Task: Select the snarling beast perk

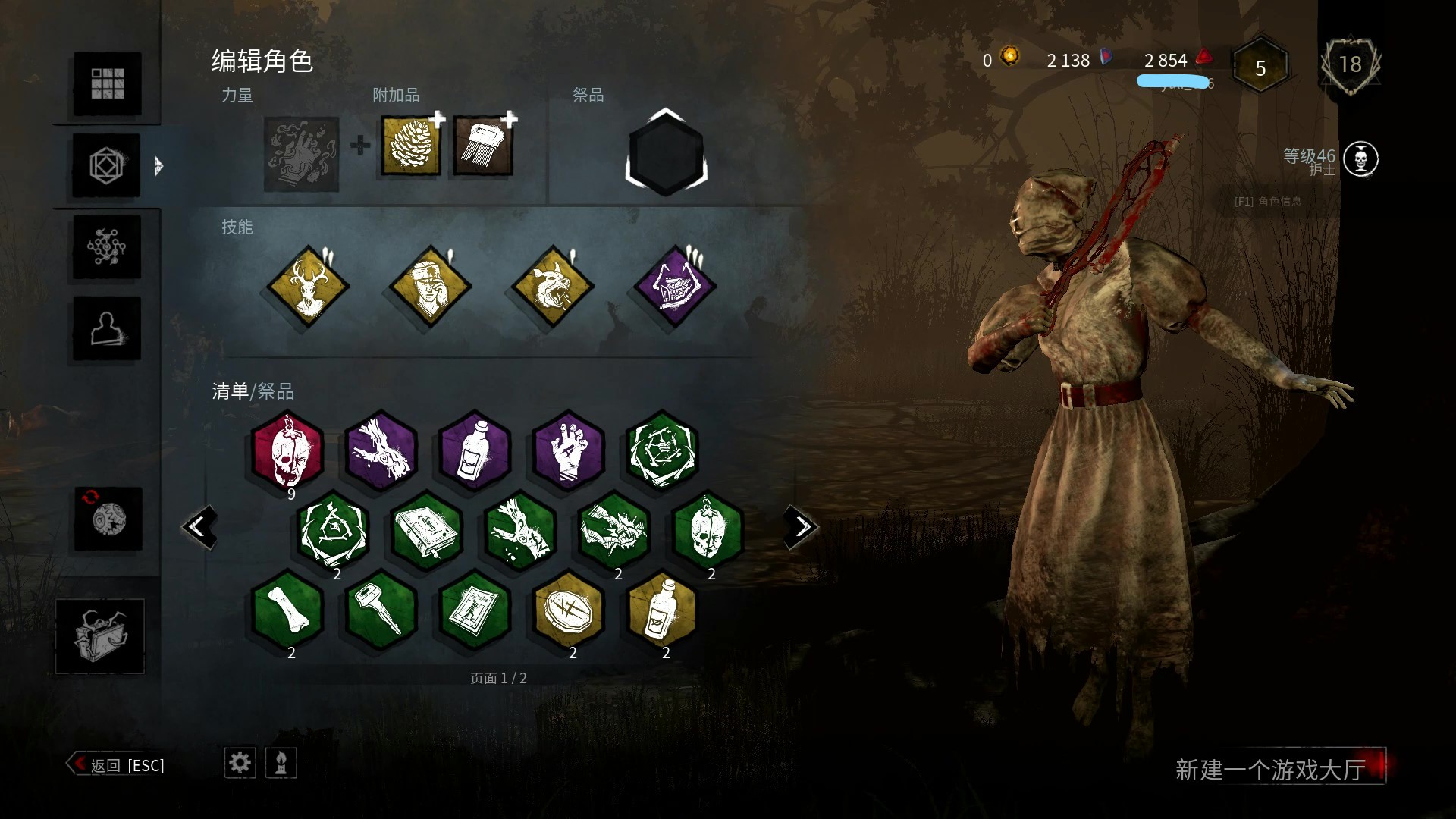Action: tap(552, 287)
